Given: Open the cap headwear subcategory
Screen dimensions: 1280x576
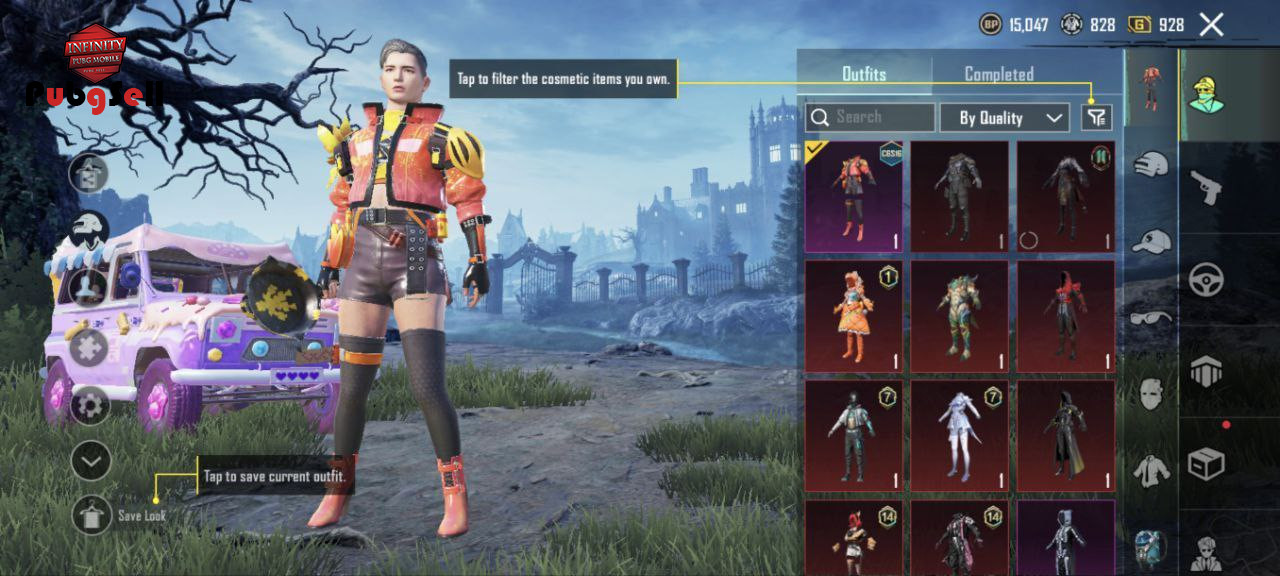Looking at the screenshot, I should [1152, 241].
